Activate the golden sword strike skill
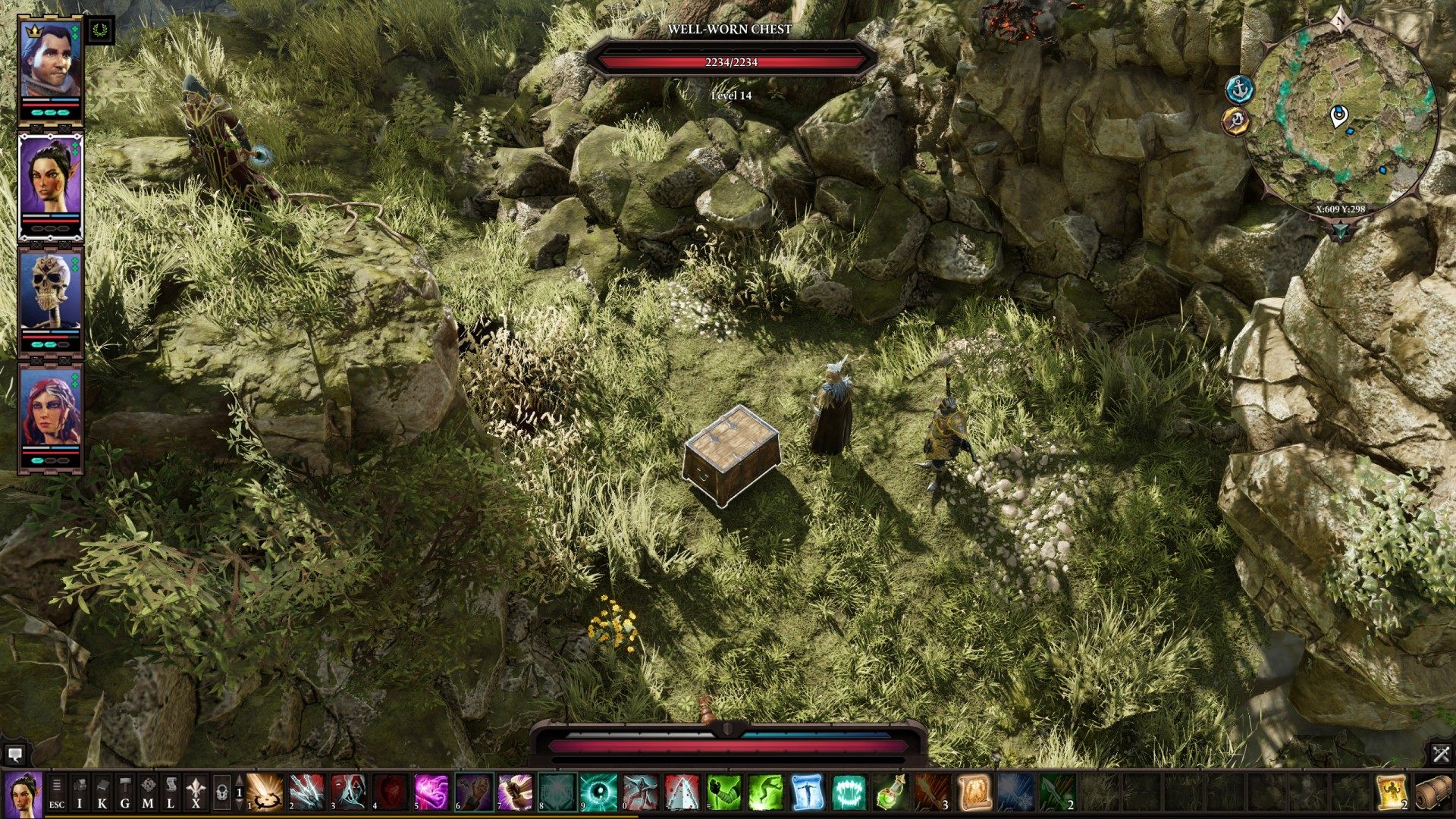This screenshot has height=819, width=1456. click(x=265, y=792)
